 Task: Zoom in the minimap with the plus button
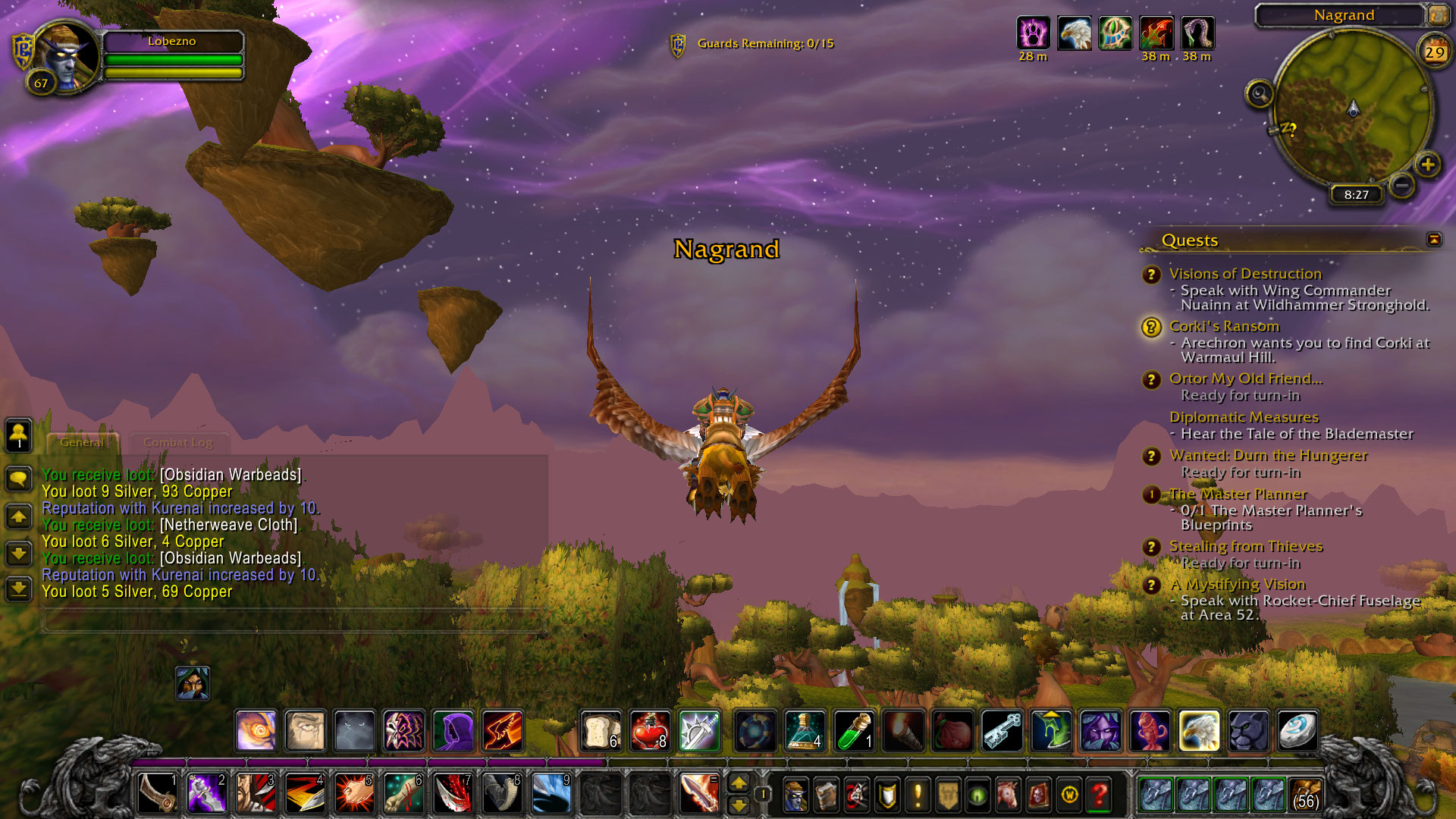1427,165
